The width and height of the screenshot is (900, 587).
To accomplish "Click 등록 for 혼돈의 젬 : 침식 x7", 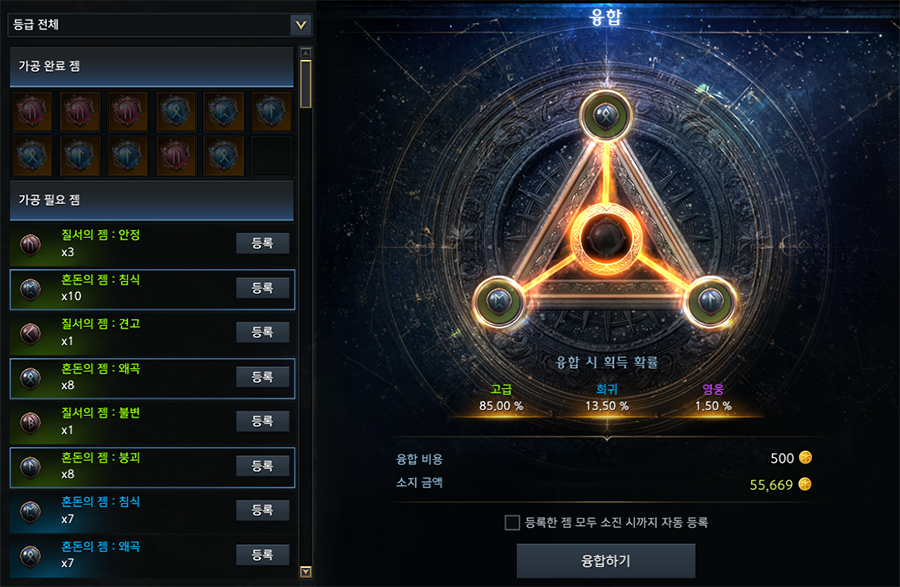I will click(x=262, y=510).
